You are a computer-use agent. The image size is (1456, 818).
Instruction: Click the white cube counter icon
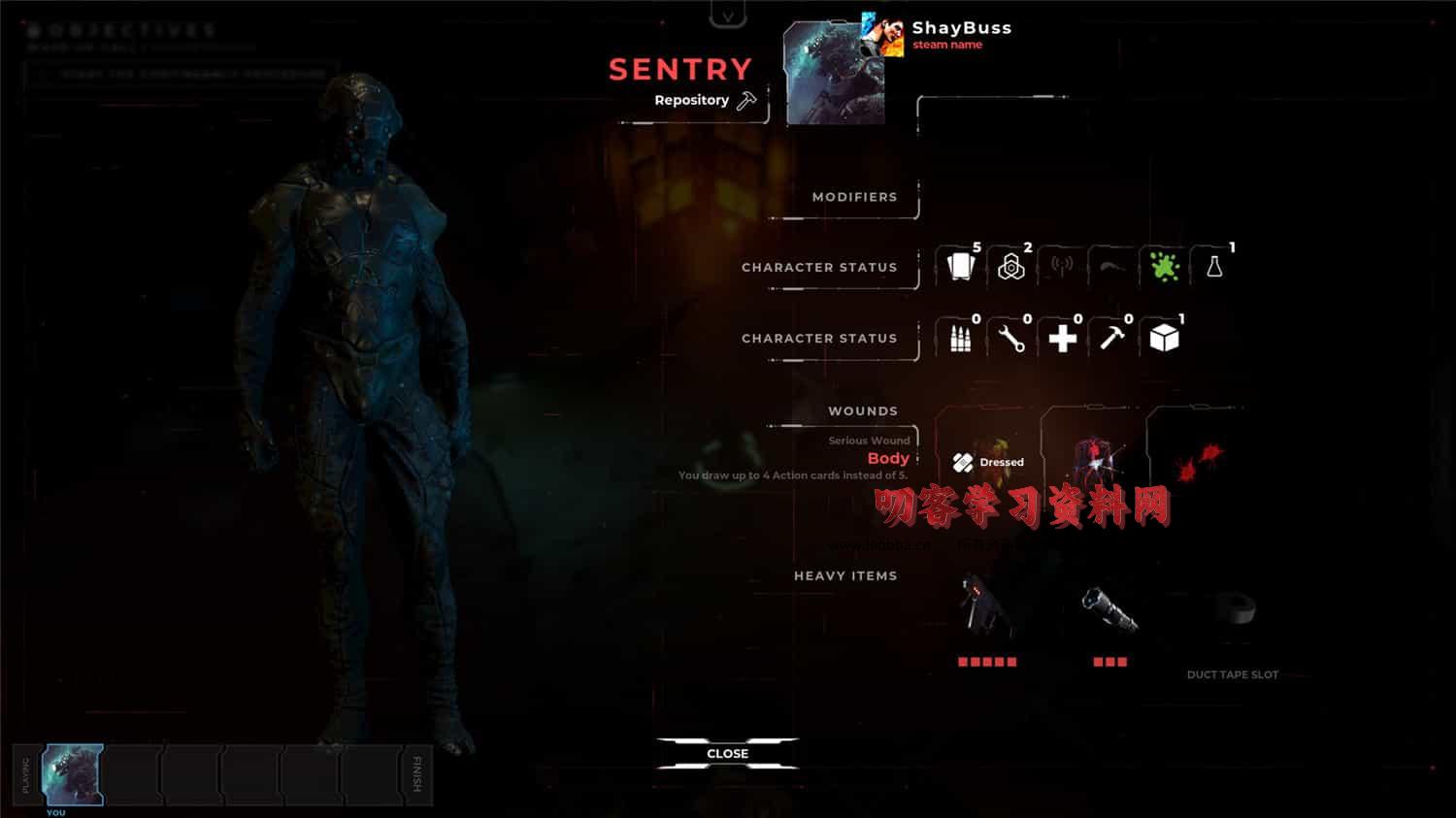point(1164,338)
